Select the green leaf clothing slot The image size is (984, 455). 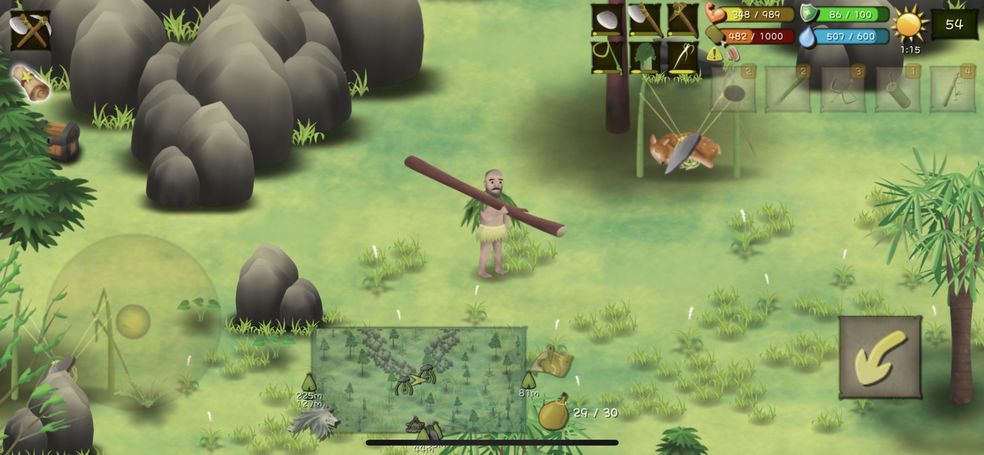[644, 56]
